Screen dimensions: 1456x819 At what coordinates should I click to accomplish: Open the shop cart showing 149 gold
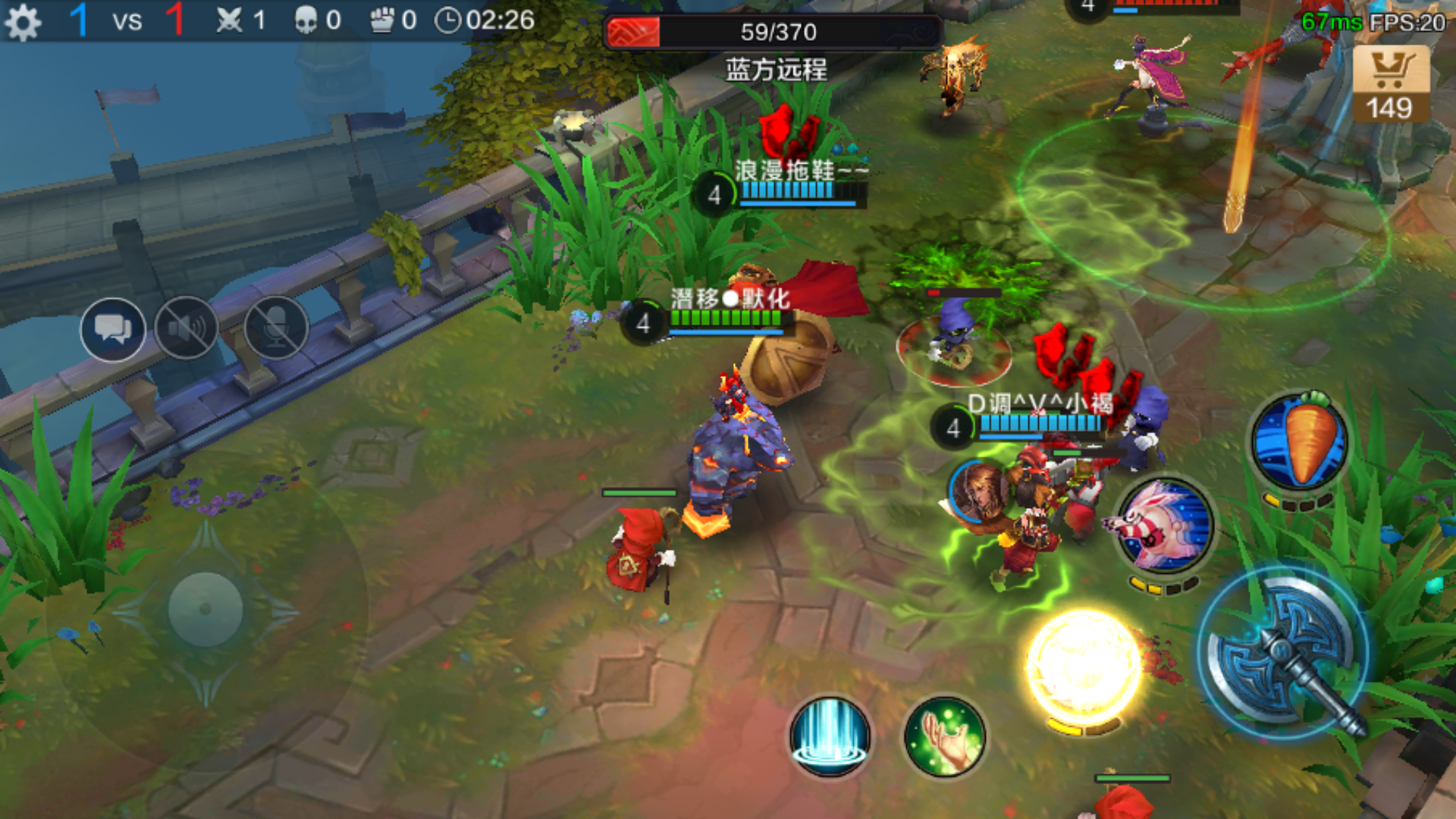[1390, 83]
